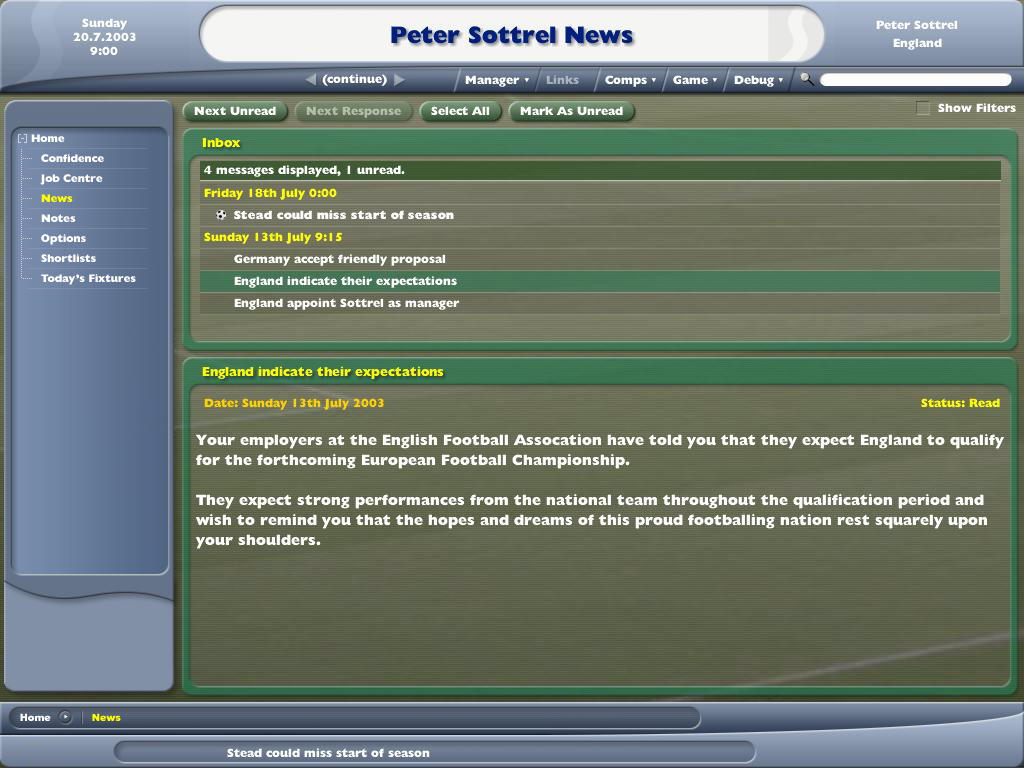Mark the message As Unread
The image size is (1024, 768).
click(x=571, y=111)
